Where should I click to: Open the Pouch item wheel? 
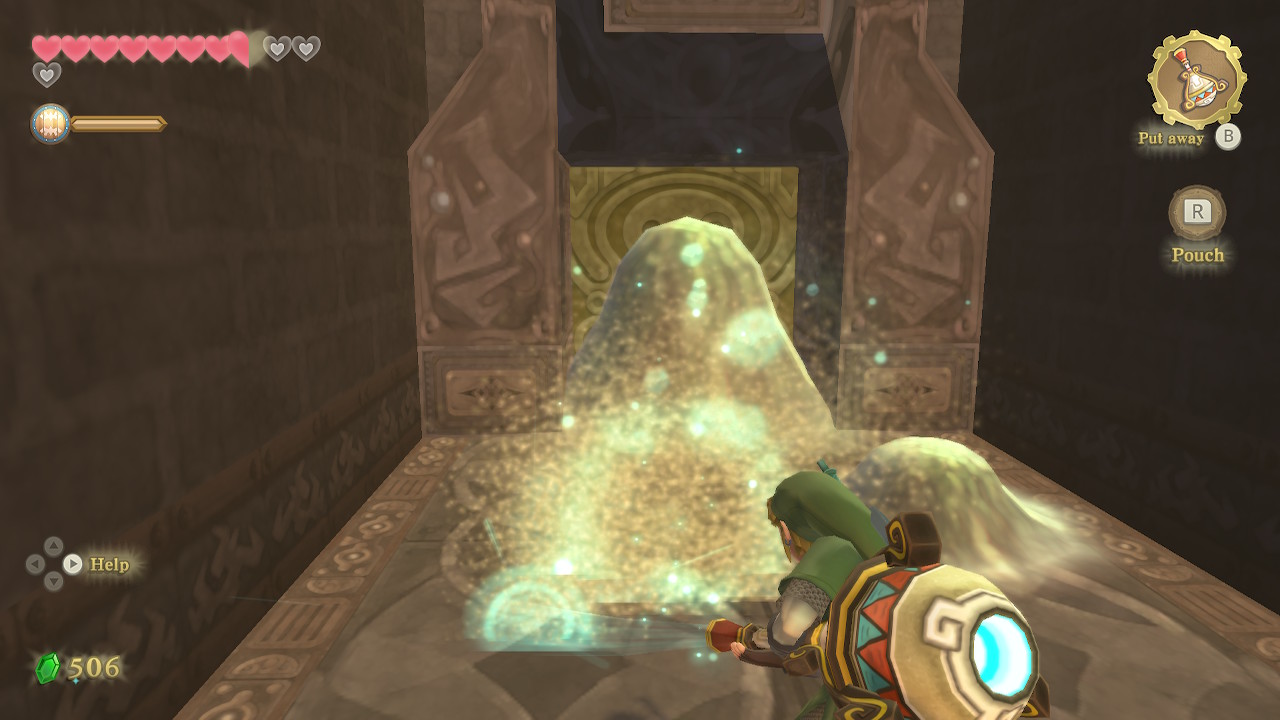(1197, 212)
